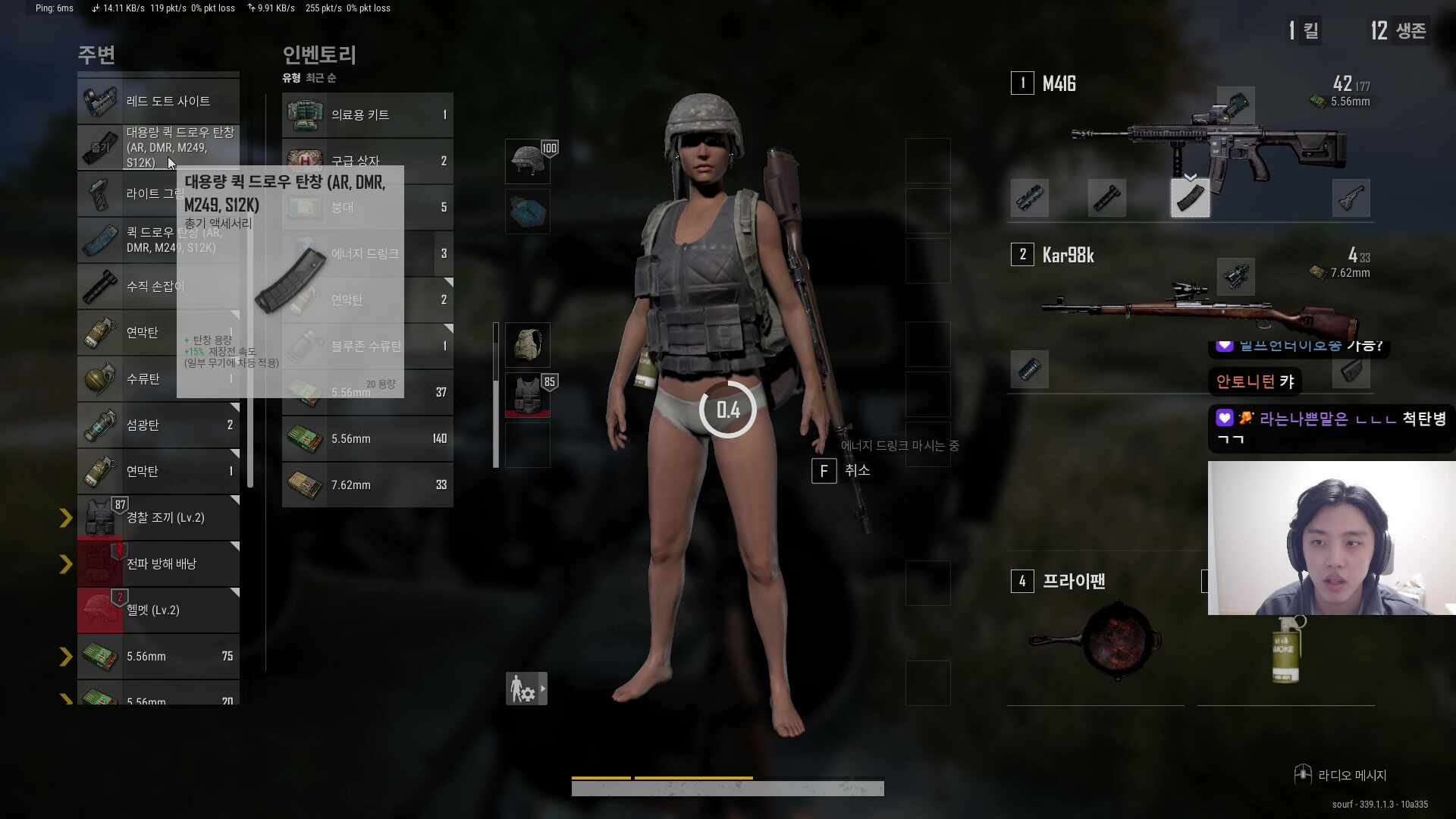The width and height of the screenshot is (1456, 819).
Task: Click the 수류탄 grenade icon in vicinity list
Action: click(101, 379)
